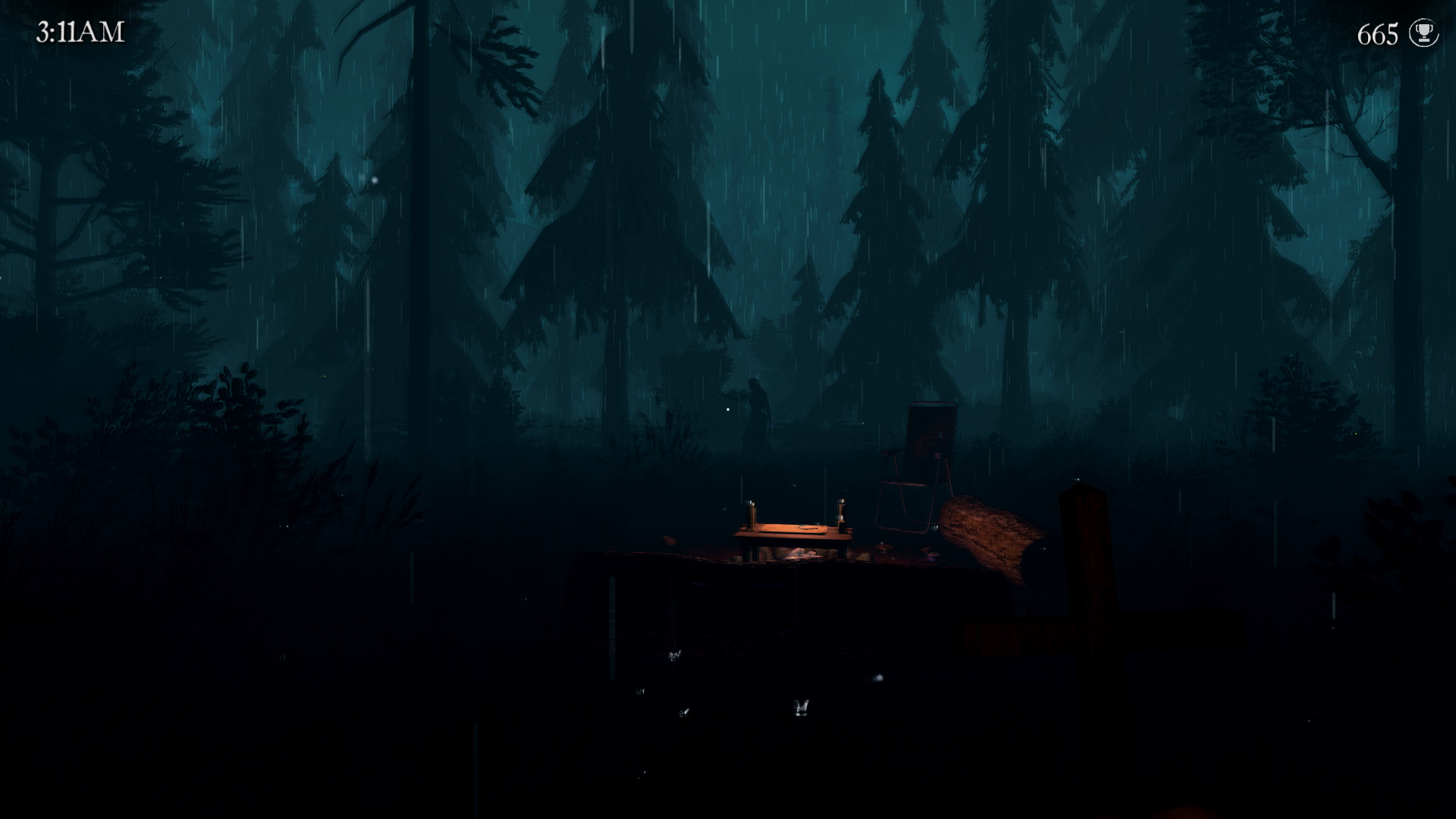Toggle the blue jar near the log
Viewport: 1456px width, 819px height.
[934, 555]
